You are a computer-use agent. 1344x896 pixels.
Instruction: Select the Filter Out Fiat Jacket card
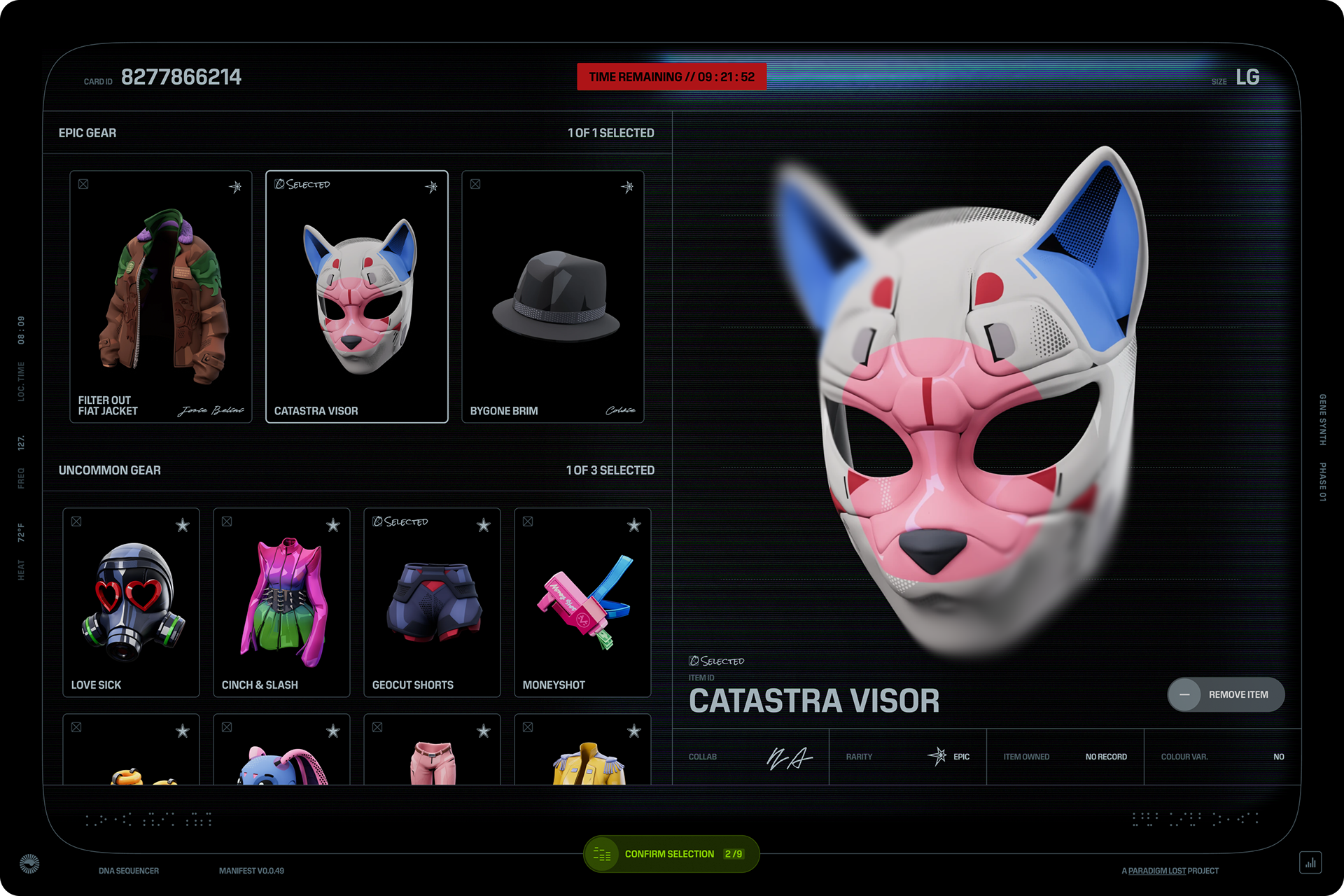pyautogui.click(x=160, y=297)
